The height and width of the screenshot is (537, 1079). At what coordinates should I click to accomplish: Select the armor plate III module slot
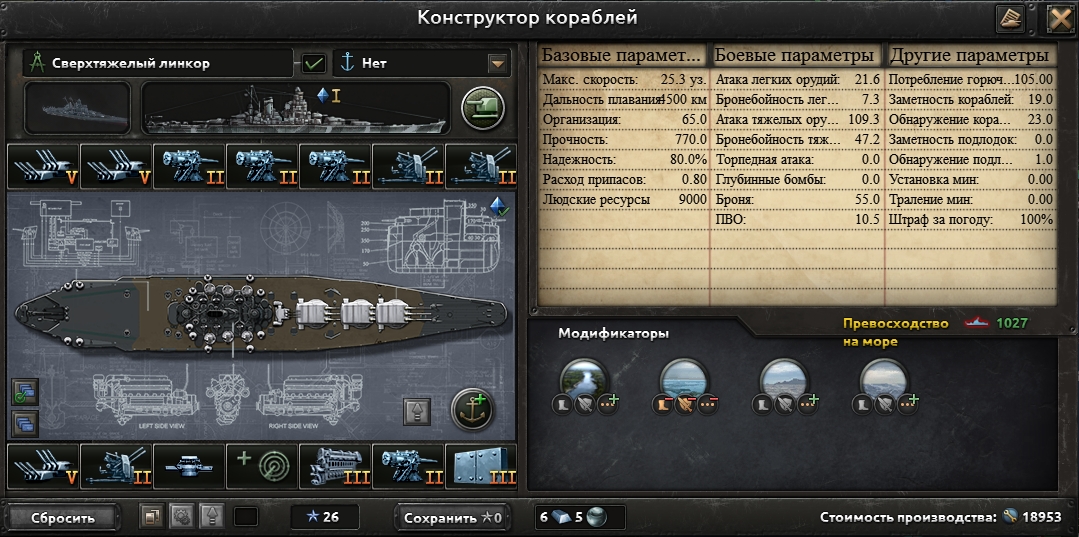tap(481, 465)
